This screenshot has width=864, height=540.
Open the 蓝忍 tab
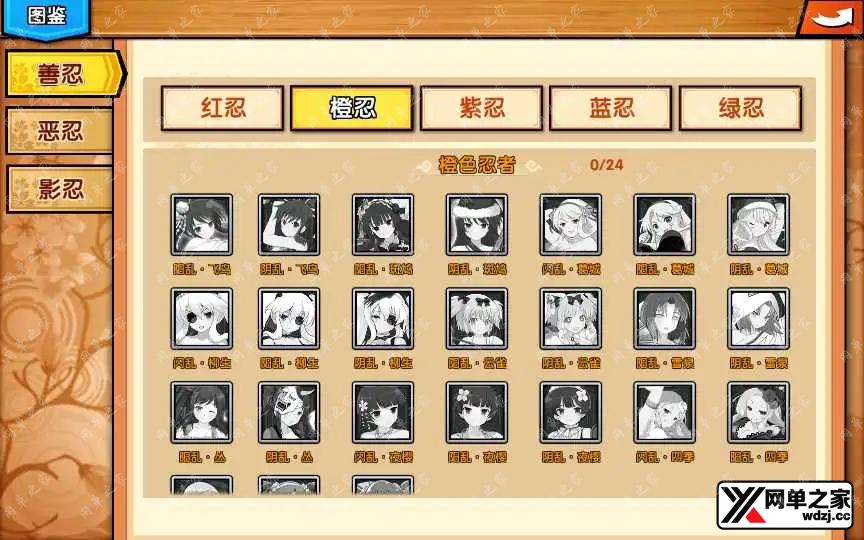(610, 108)
